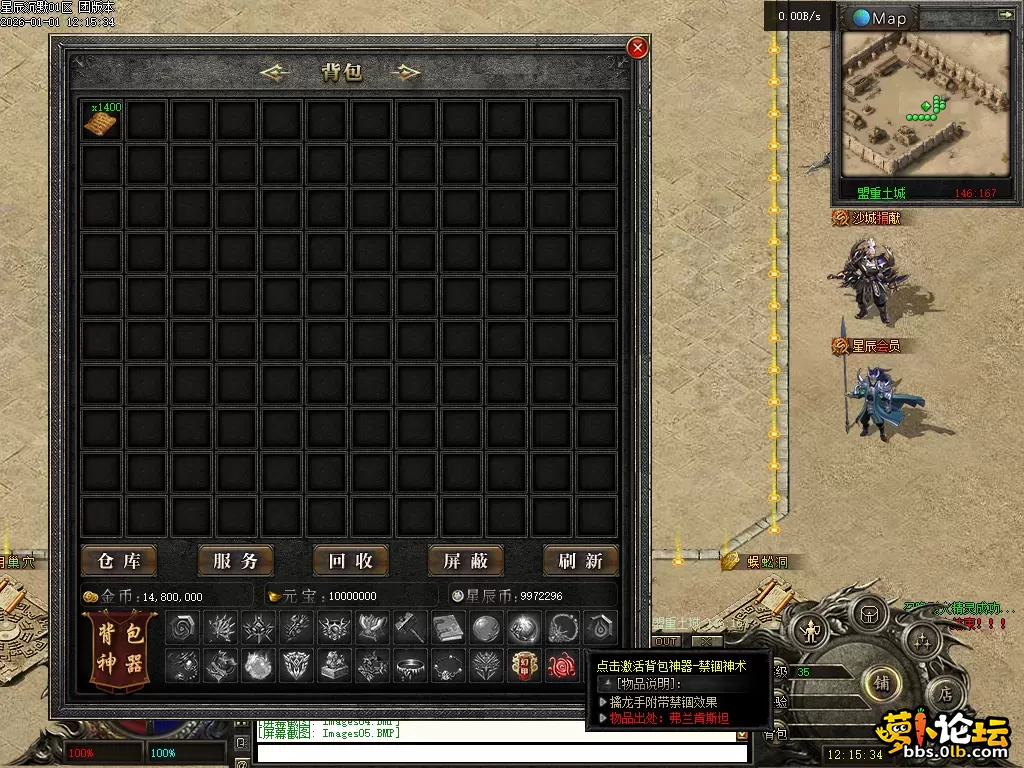Viewport: 1024px width, 768px height.
Task: Open the Map button
Action: [880, 18]
